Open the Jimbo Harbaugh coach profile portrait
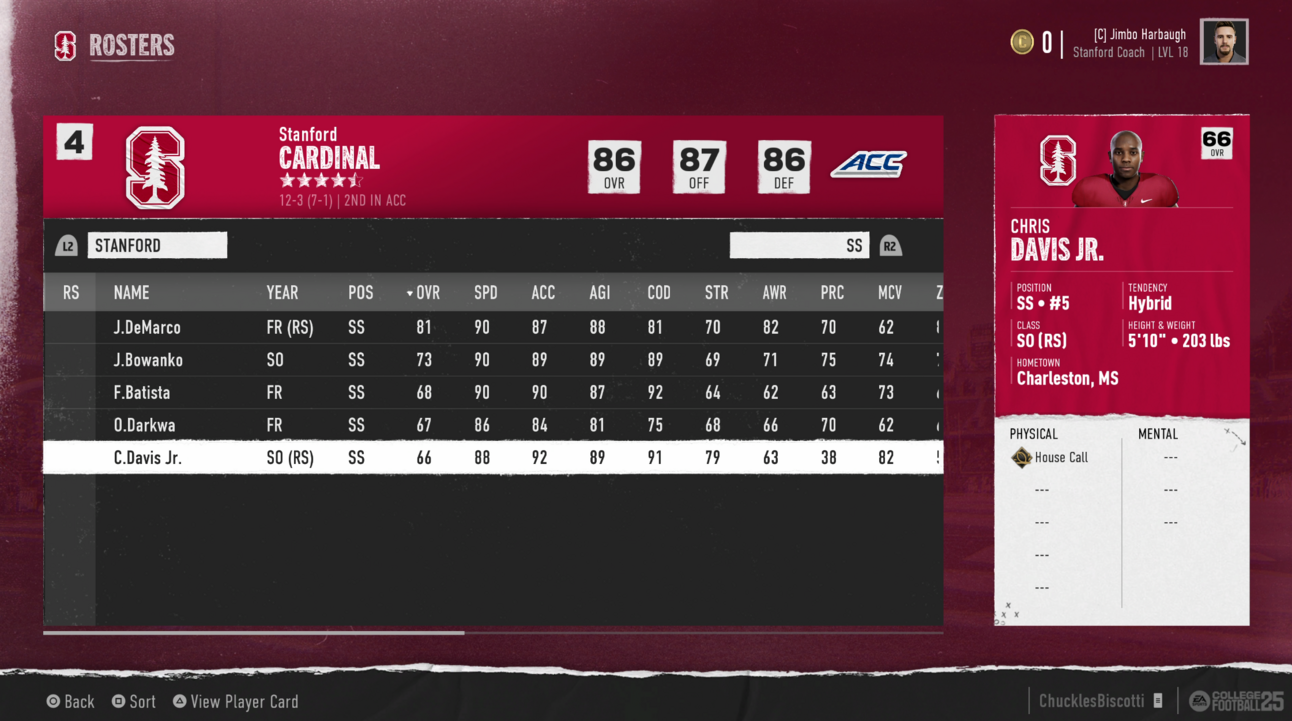 point(1224,42)
